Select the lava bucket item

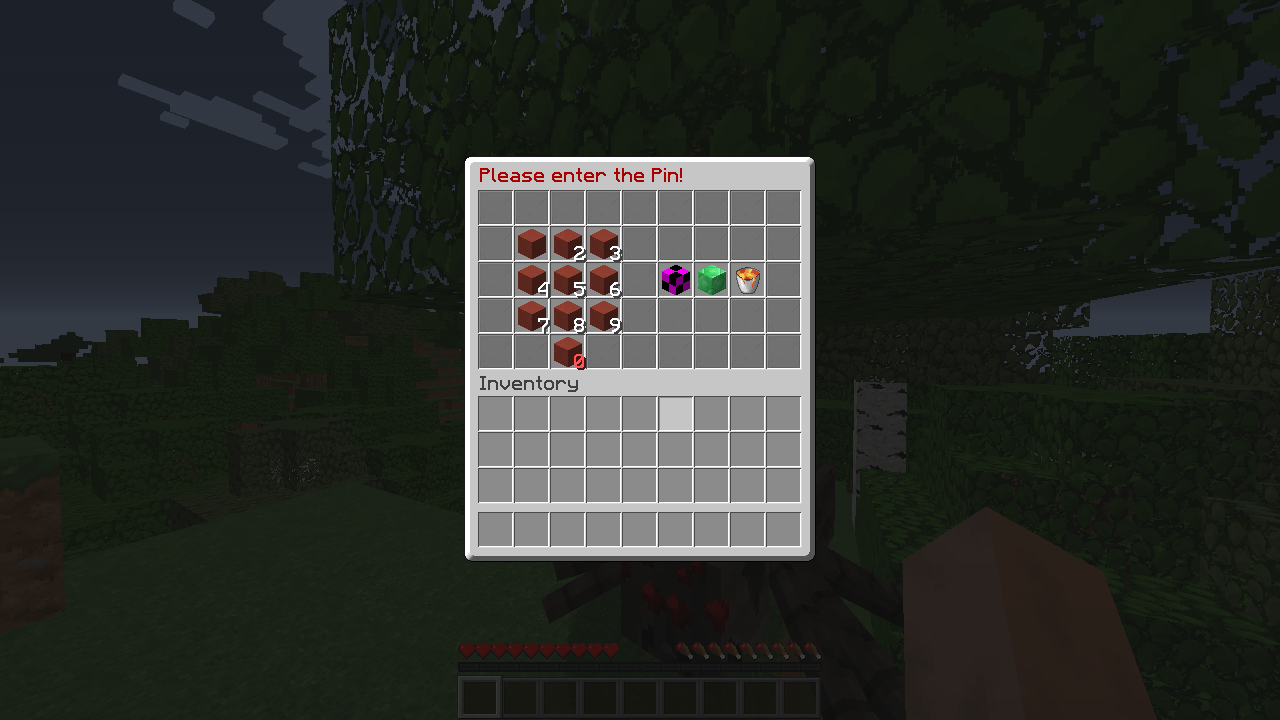(747, 278)
